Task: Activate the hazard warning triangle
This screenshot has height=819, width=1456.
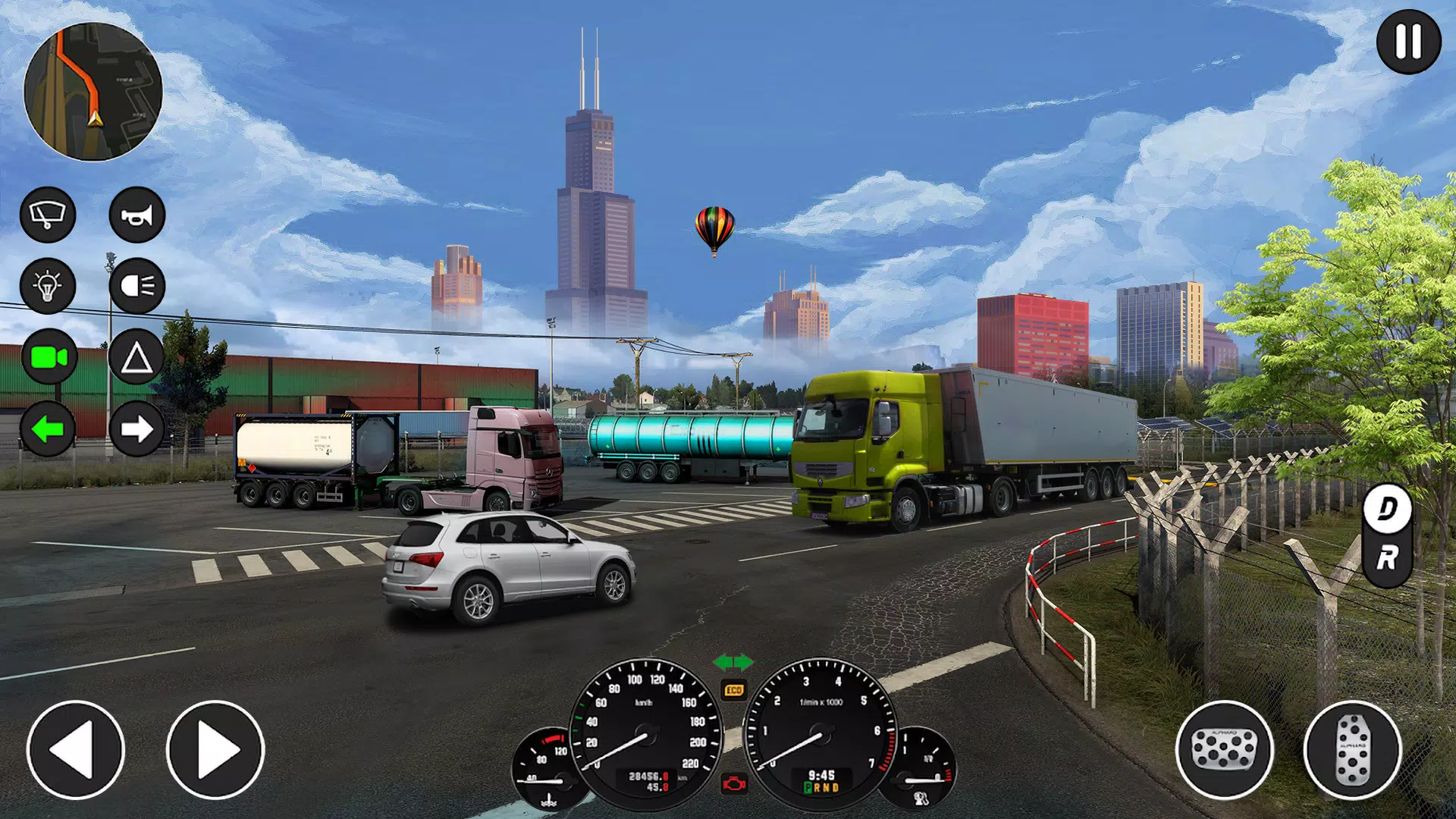Action: tap(137, 357)
